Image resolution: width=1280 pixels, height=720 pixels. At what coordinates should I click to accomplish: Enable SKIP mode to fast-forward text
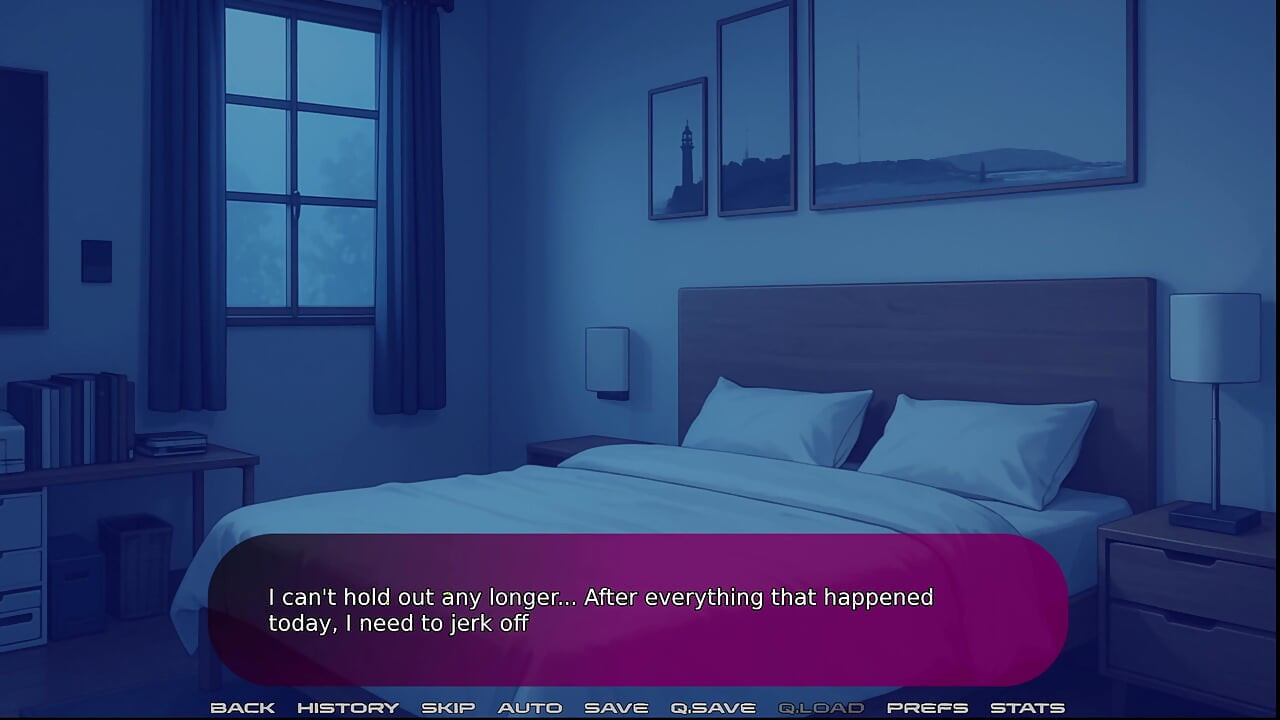click(x=449, y=707)
